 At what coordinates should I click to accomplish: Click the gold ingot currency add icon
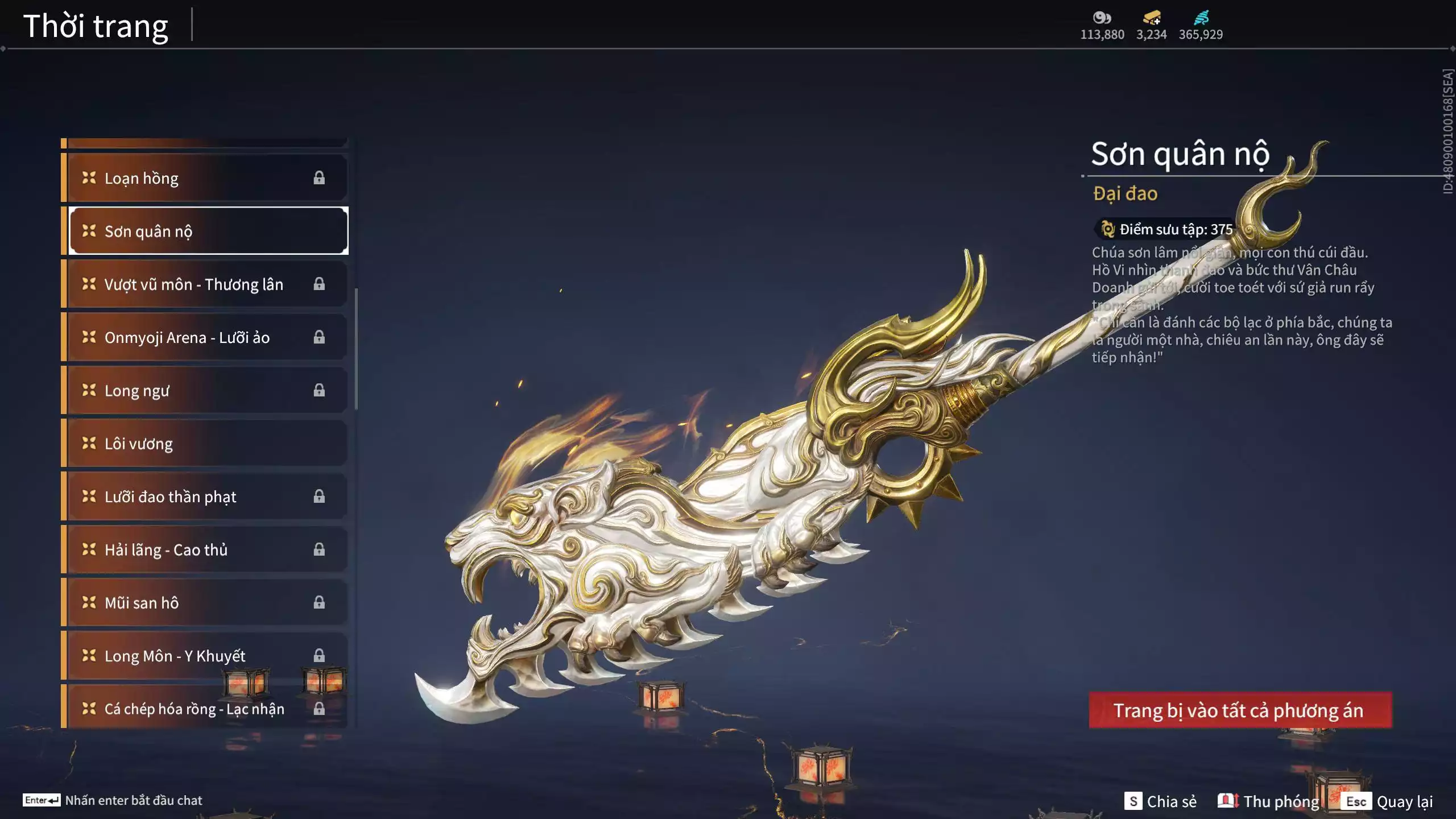pyautogui.click(x=1152, y=18)
